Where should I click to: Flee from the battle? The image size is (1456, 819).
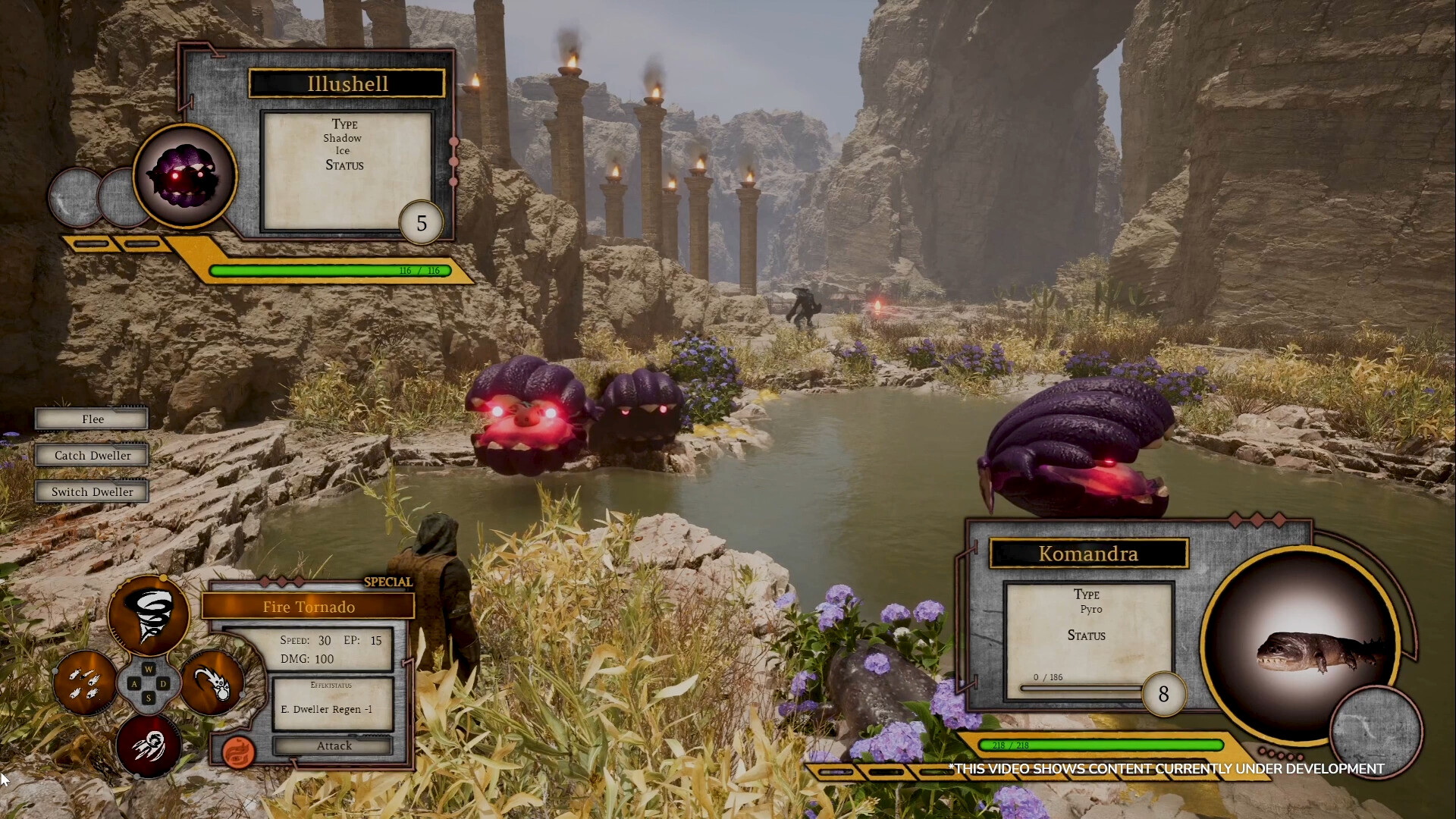92,419
